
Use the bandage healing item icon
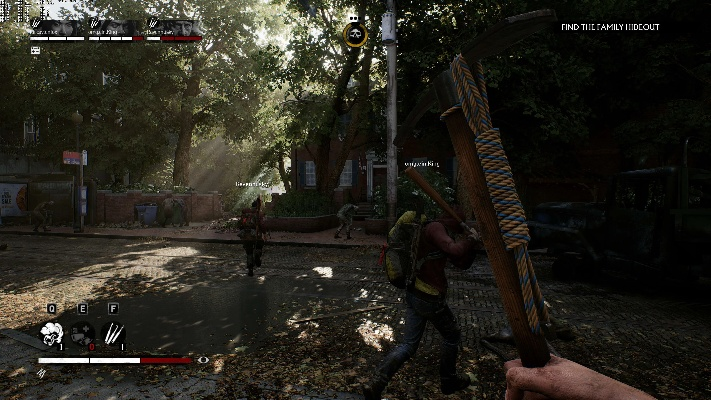point(82,332)
